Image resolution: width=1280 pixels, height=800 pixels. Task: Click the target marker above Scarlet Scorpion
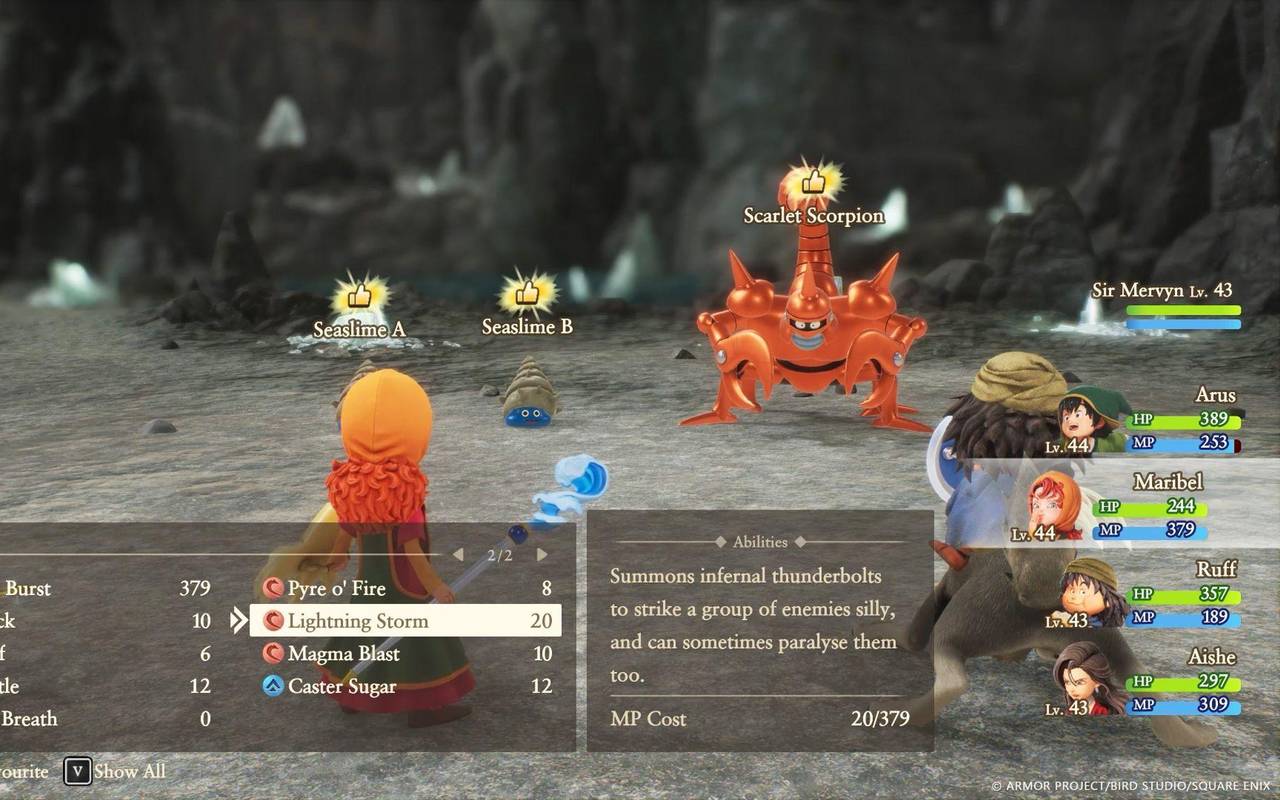point(813,180)
